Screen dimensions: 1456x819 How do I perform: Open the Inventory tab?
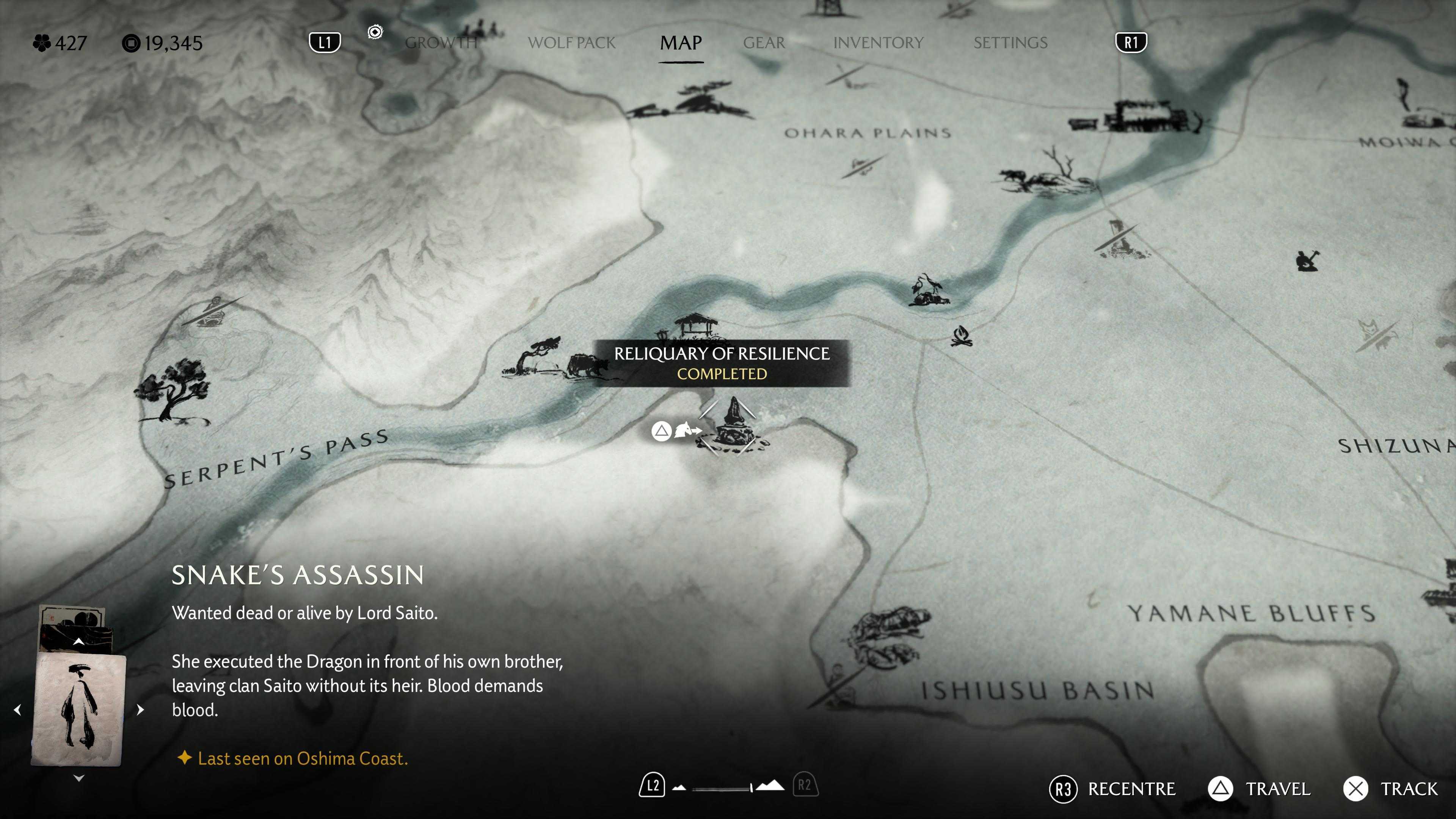[x=878, y=42]
